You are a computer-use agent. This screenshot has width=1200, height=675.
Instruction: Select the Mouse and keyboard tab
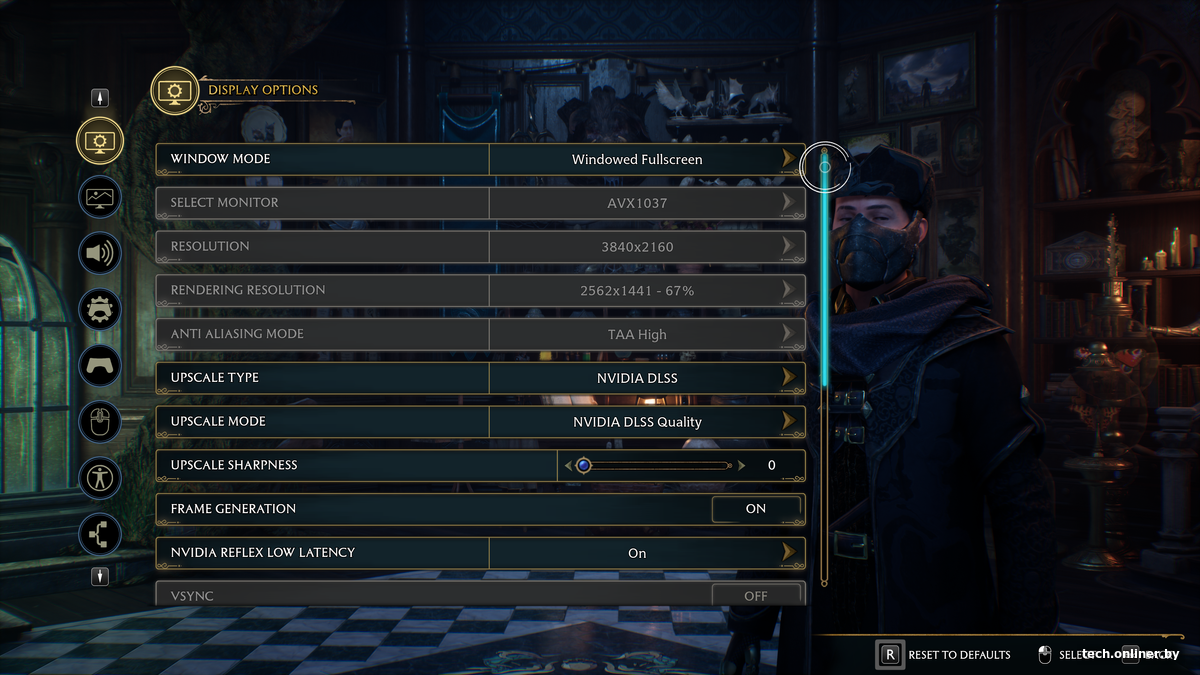(100, 422)
